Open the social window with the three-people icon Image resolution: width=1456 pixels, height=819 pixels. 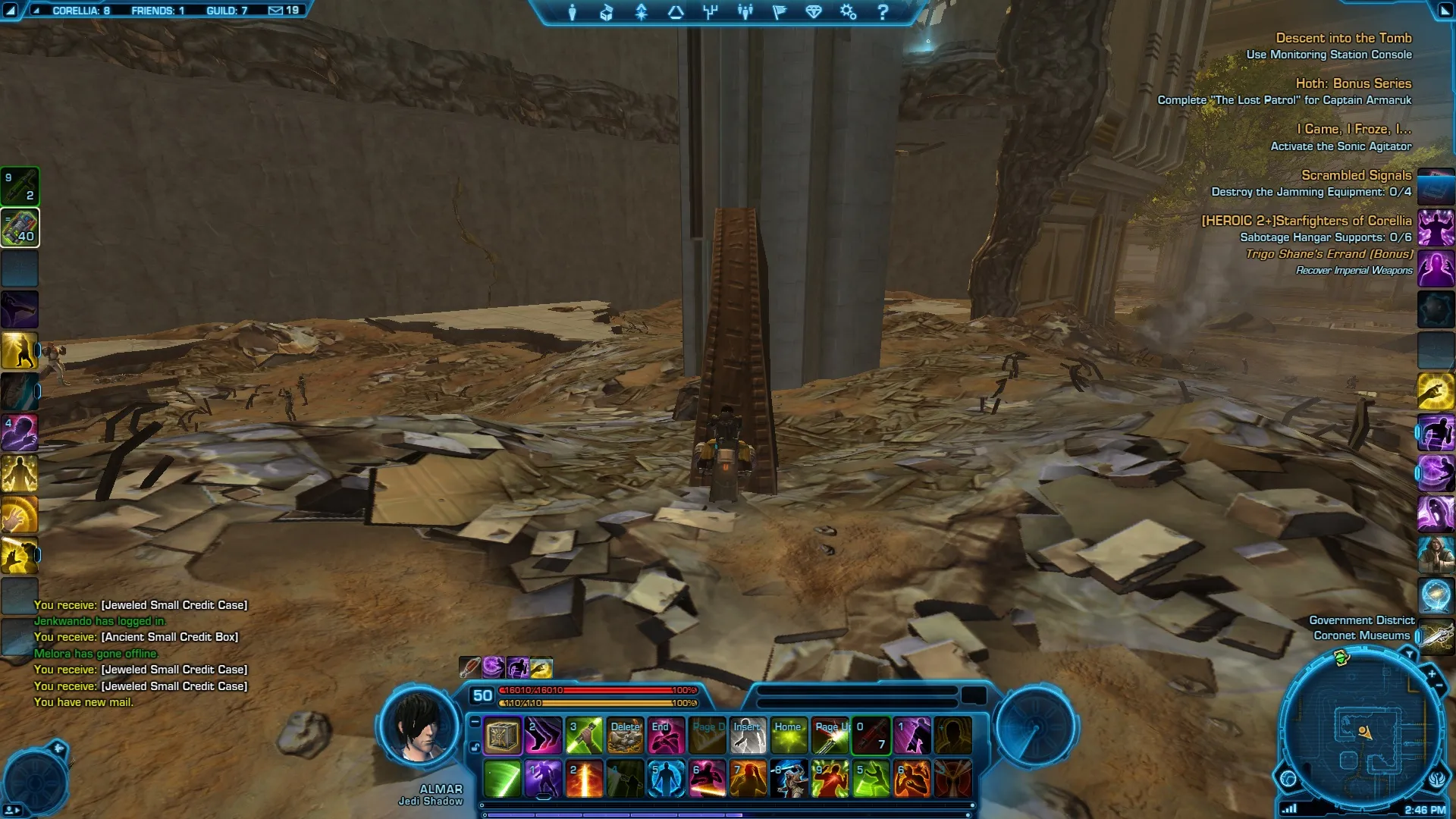click(745, 12)
